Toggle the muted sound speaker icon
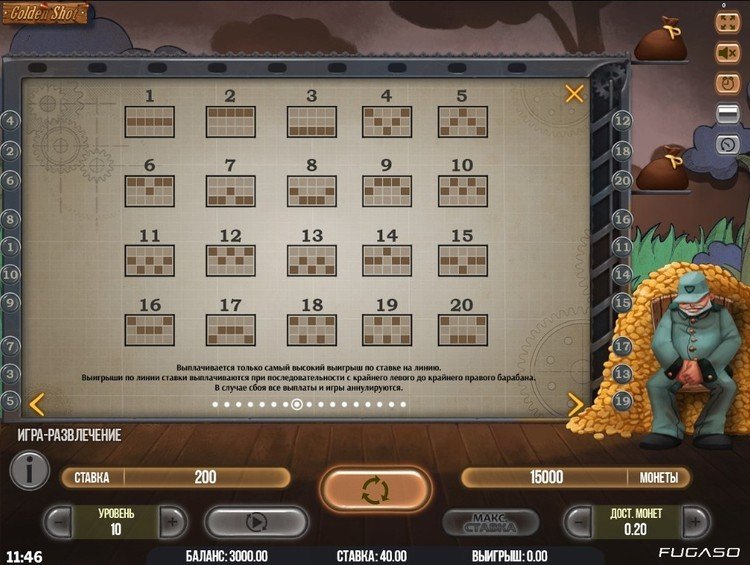Image resolution: width=750 pixels, height=565 pixels. tap(727, 52)
